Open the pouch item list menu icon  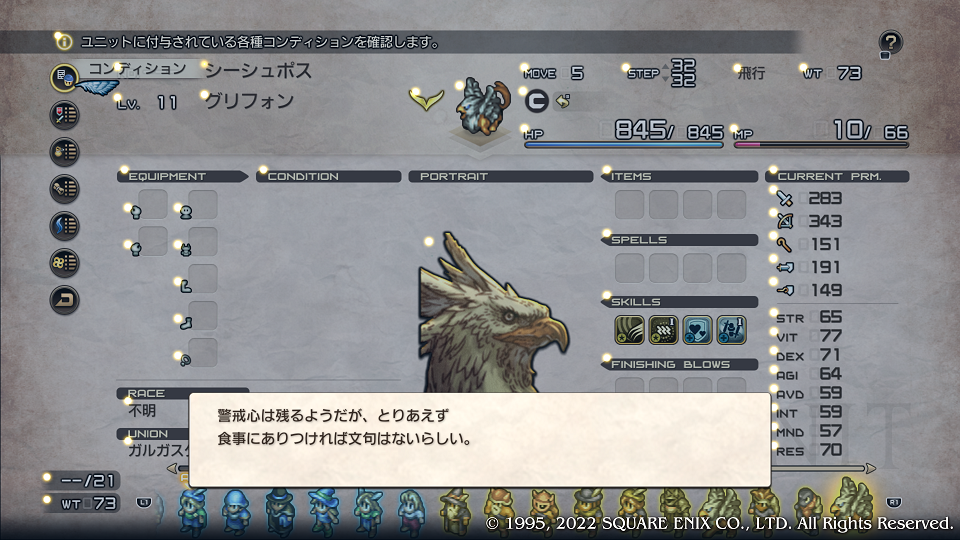point(65,151)
